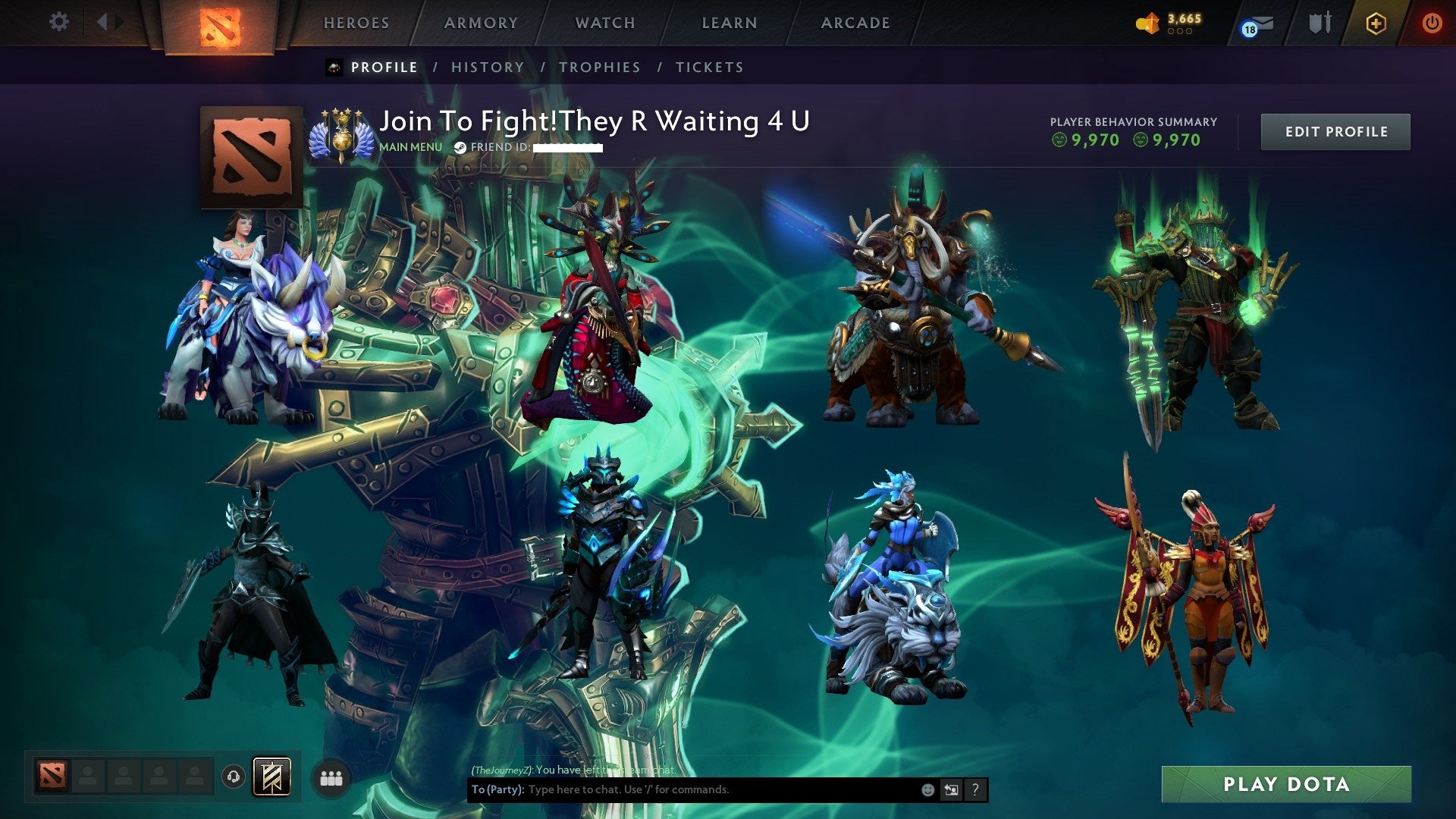The image size is (1456, 819).
Task: Switch to the HISTORY tab
Action: pyautogui.click(x=487, y=67)
